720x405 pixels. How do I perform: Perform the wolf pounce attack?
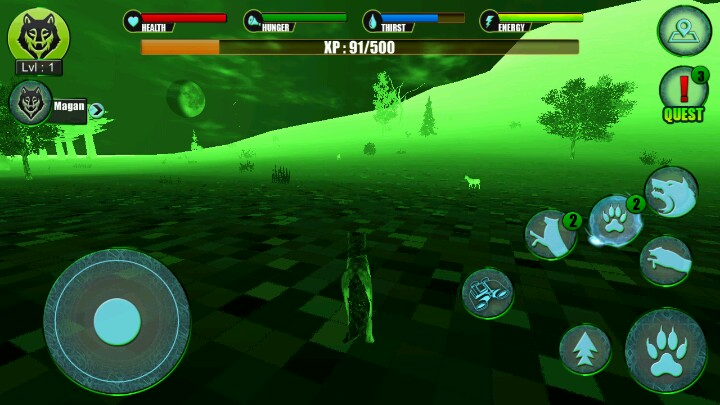click(x=665, y=260)
